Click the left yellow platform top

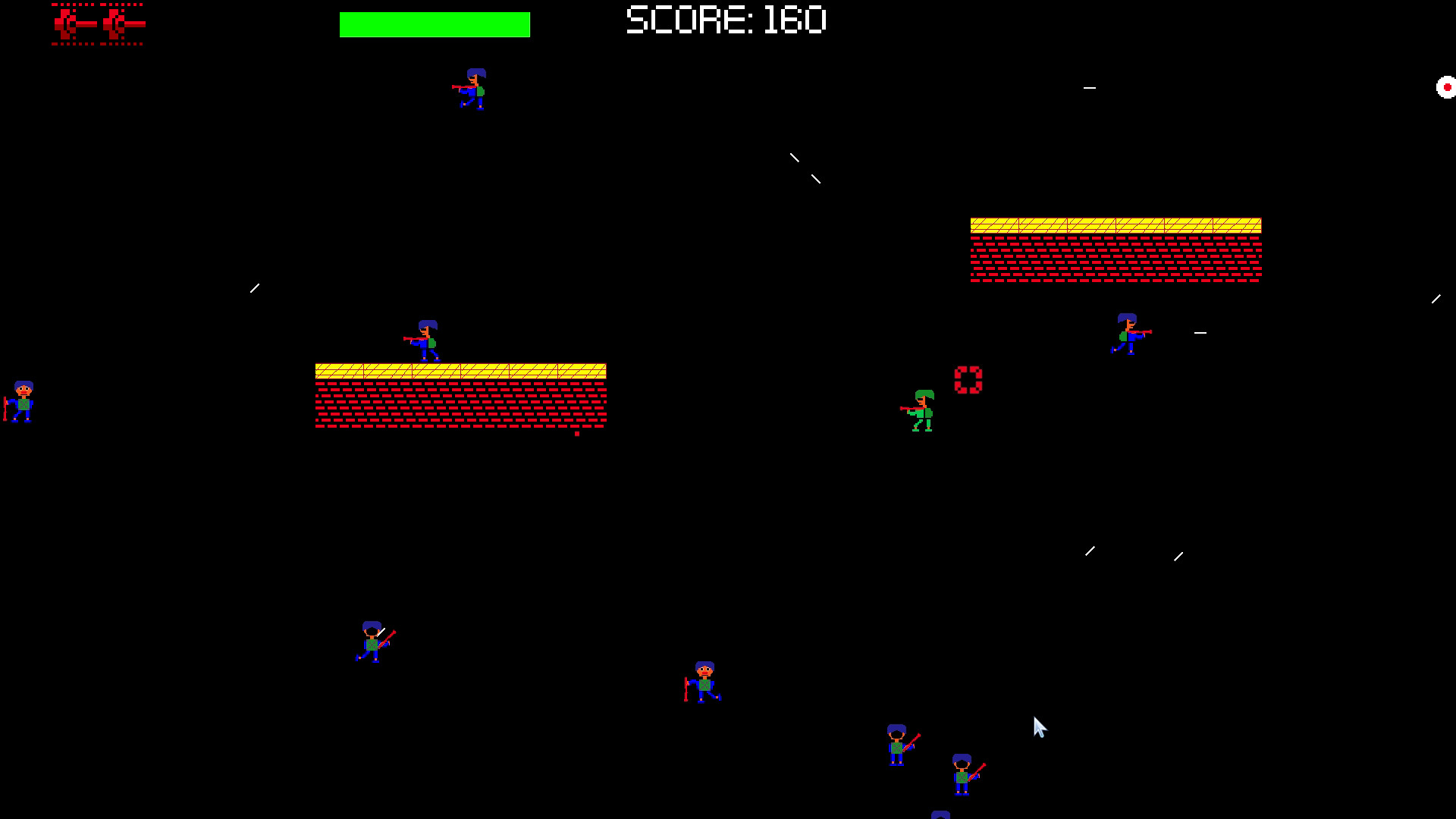(x=459, y=371)
